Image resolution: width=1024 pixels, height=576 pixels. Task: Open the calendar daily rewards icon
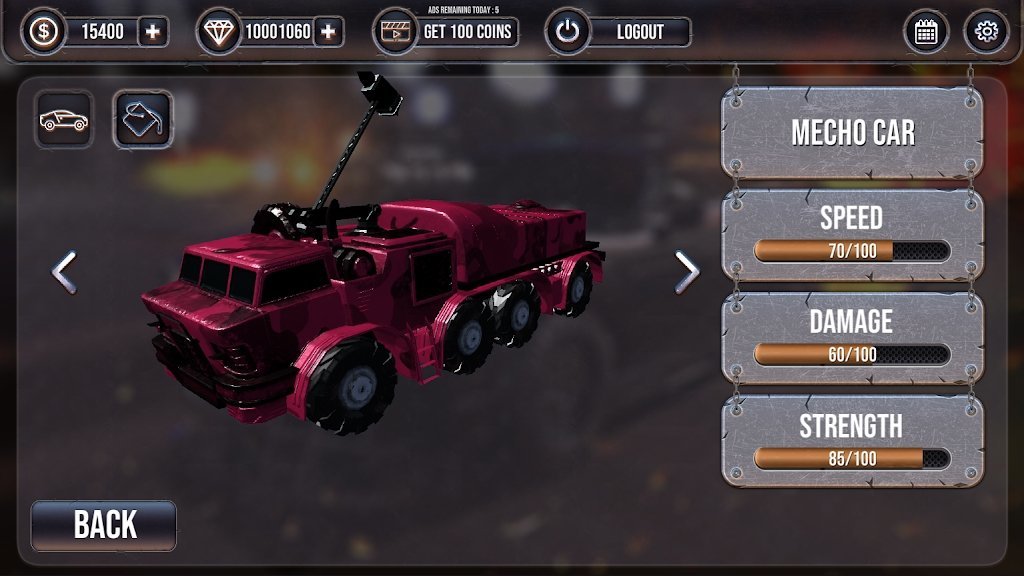(x=926, y=32)
